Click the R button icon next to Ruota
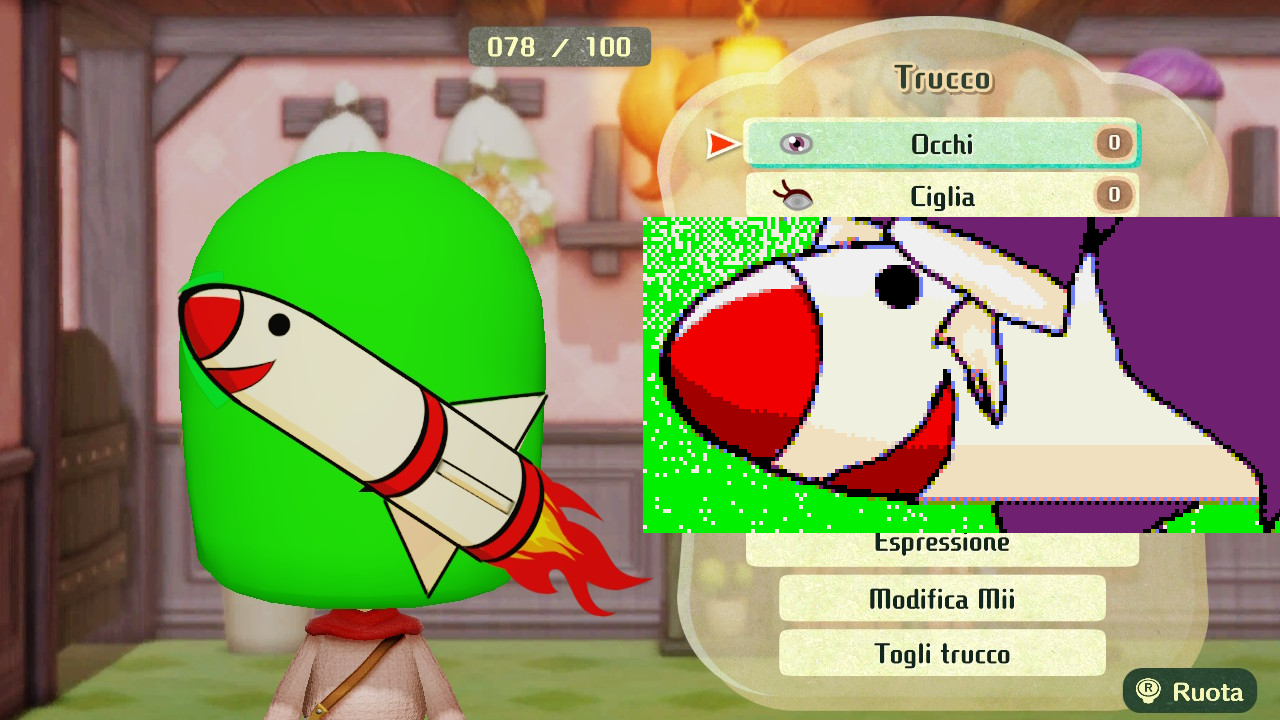Viewport: 1280px width, 720px height. [x=1149, y=691]
